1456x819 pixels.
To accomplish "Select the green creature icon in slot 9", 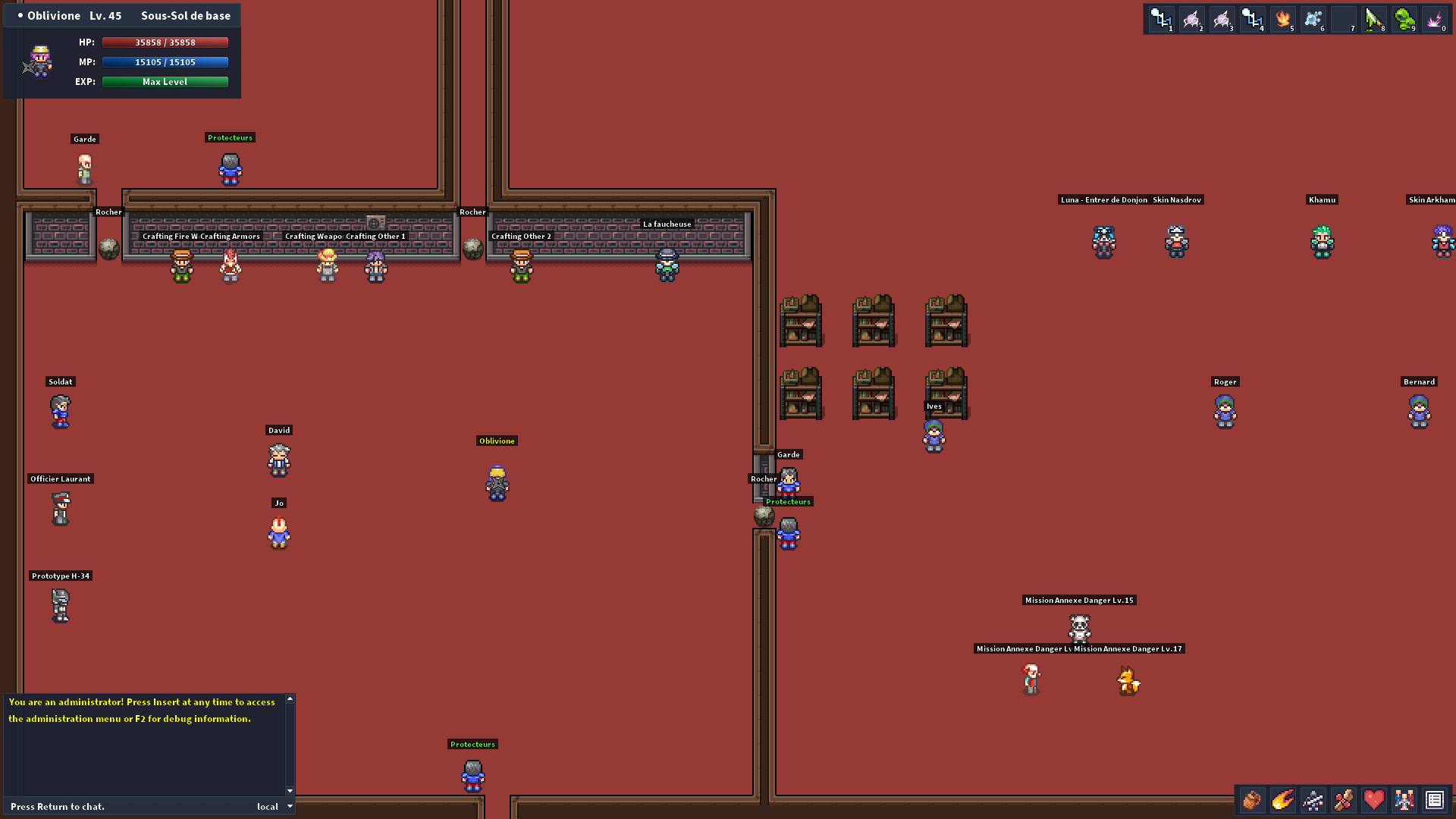I will (1404, 19).
